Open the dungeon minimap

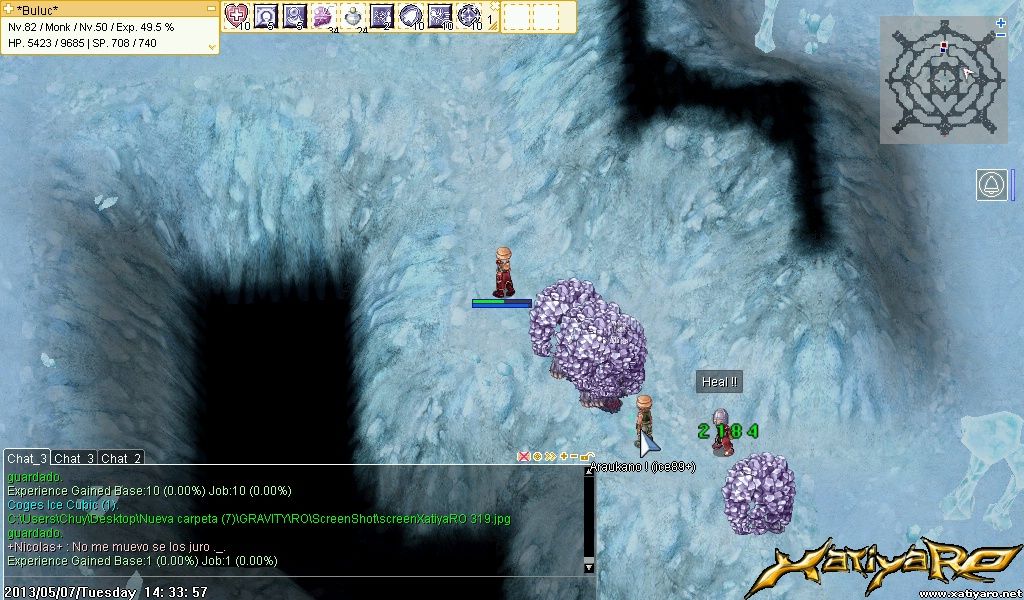943,79
